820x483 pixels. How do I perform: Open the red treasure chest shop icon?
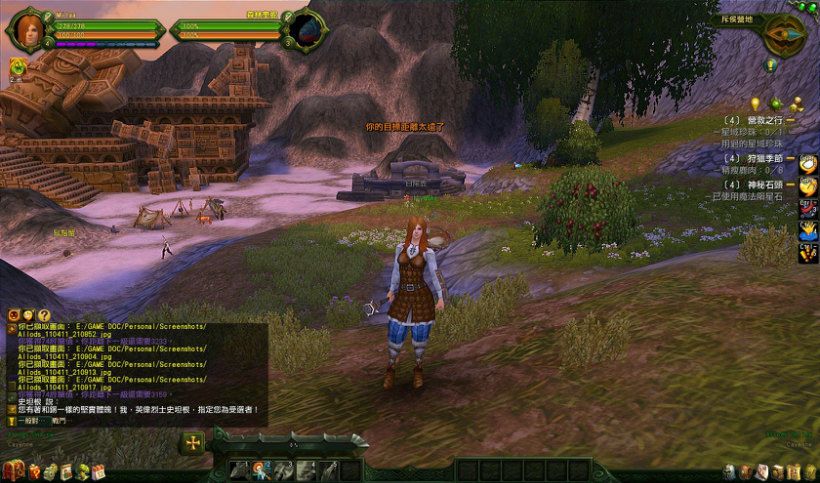pos(13,470)
